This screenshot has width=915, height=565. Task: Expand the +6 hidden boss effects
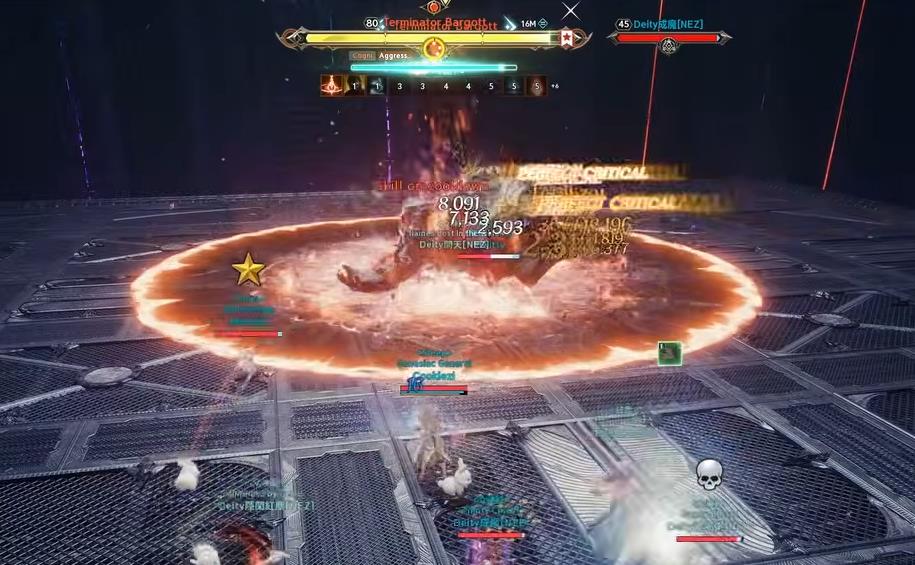554,86
